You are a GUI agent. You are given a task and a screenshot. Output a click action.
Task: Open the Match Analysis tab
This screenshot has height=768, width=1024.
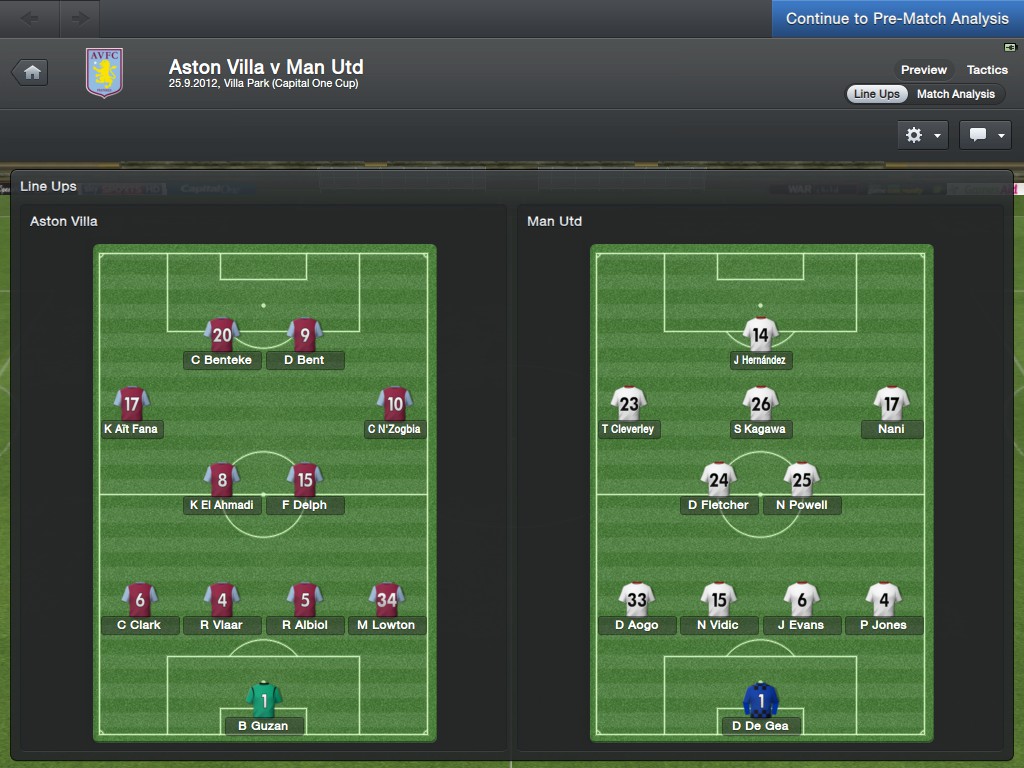pos(956,94)
